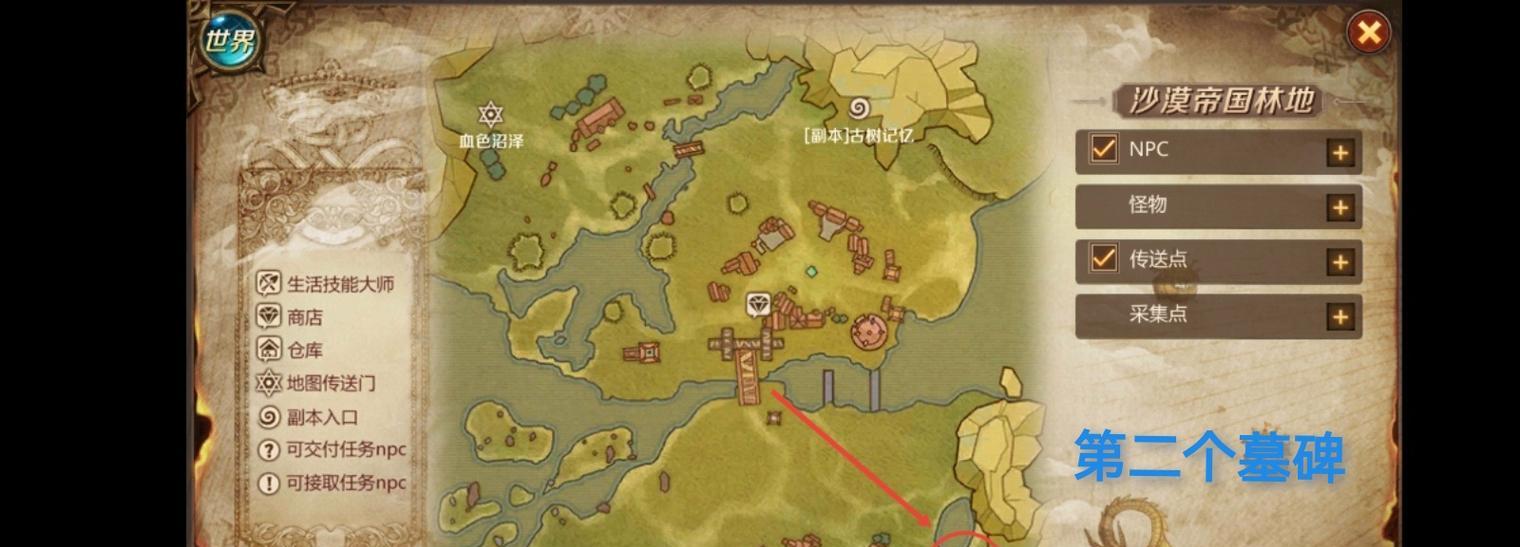Image resolution: width=1520 pixels, height=547 pixels.
Task: Open the 世界 world map button
Action: [x=229, y=42]
